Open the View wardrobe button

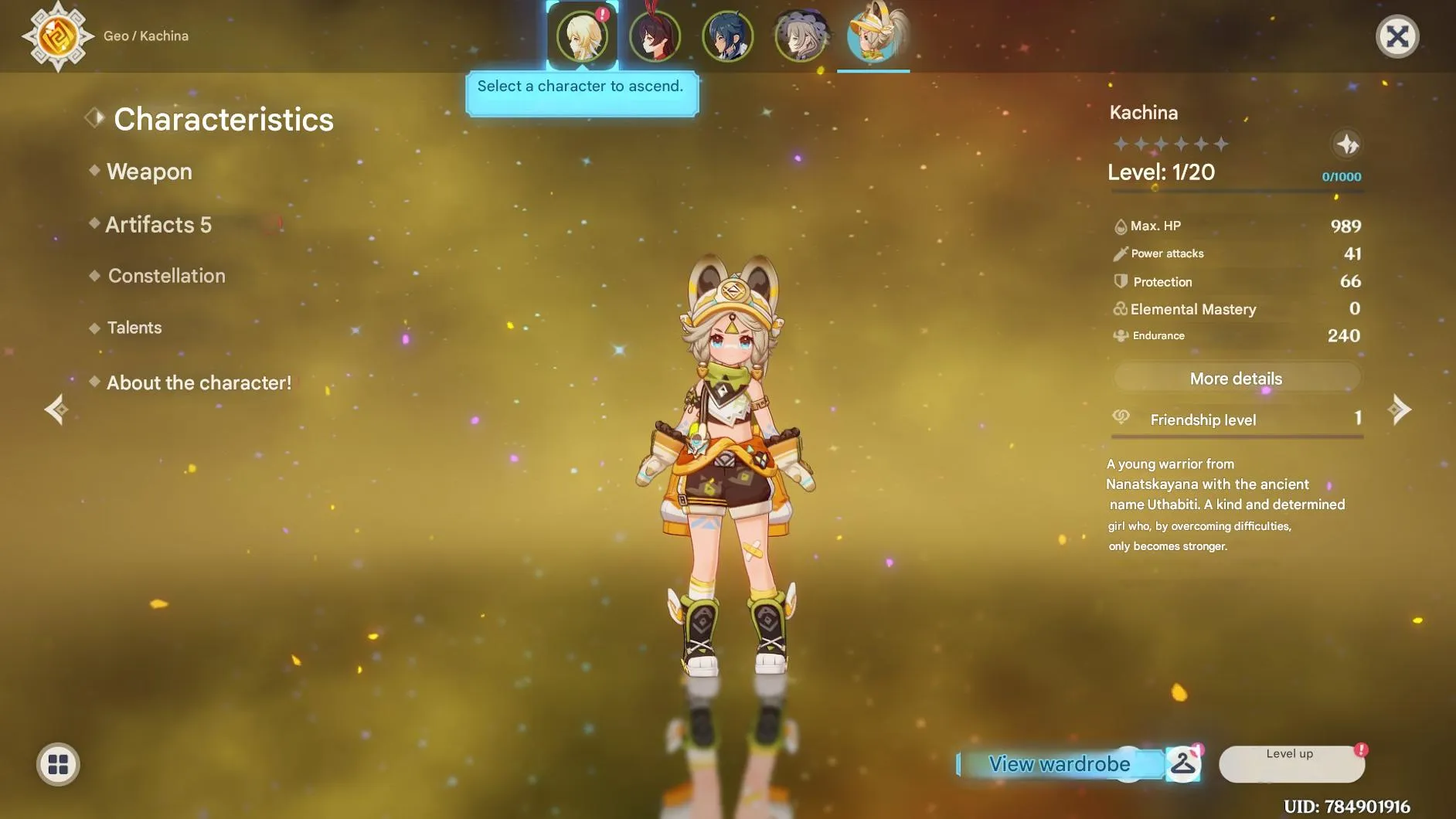click(x=1060, y=764)
